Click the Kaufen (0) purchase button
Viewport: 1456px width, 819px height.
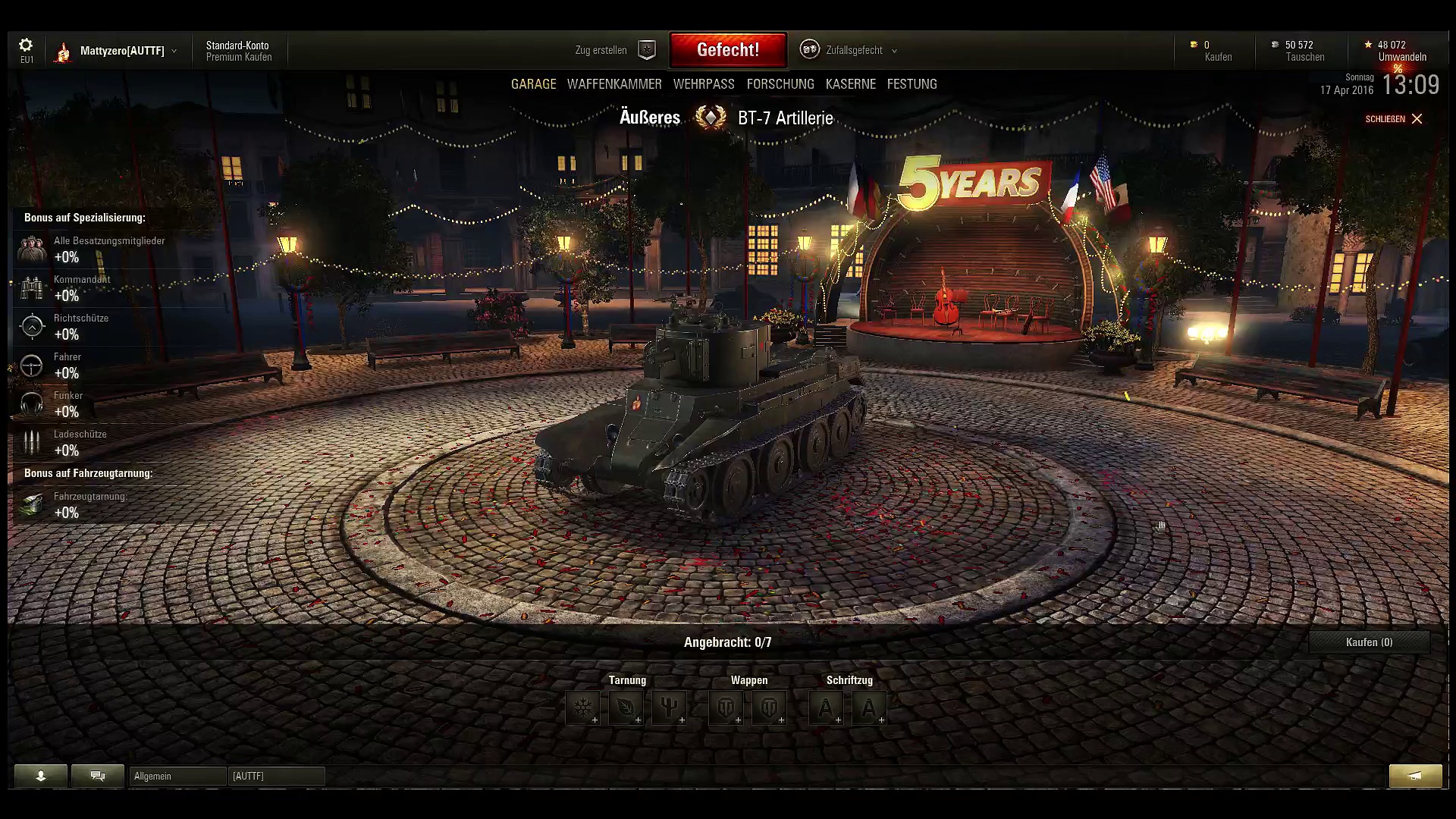click(1369, 642)
